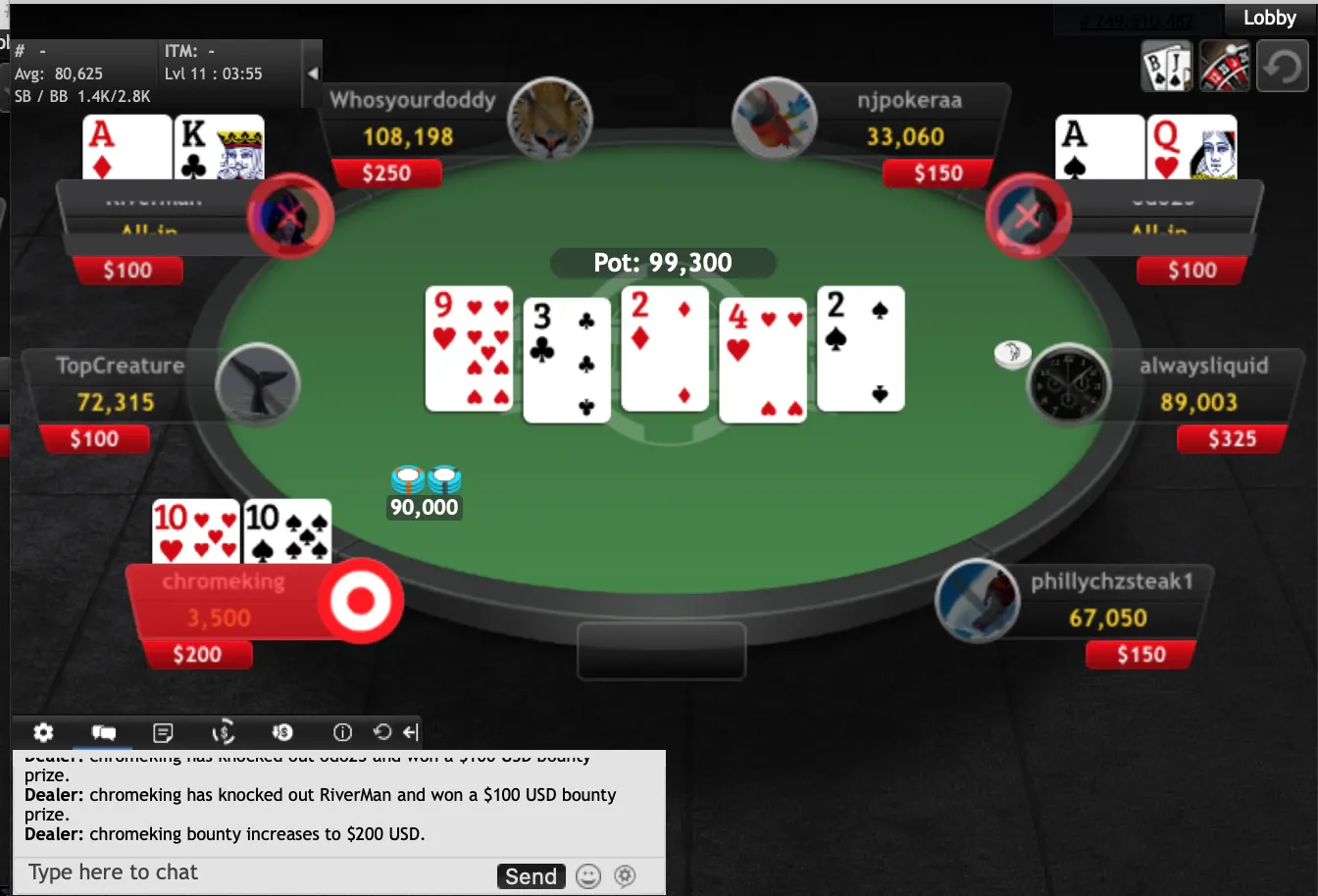Select Whosyourdoddy's tiger avatar
This screenshot has height=896, width=1318.
point(549,120)
